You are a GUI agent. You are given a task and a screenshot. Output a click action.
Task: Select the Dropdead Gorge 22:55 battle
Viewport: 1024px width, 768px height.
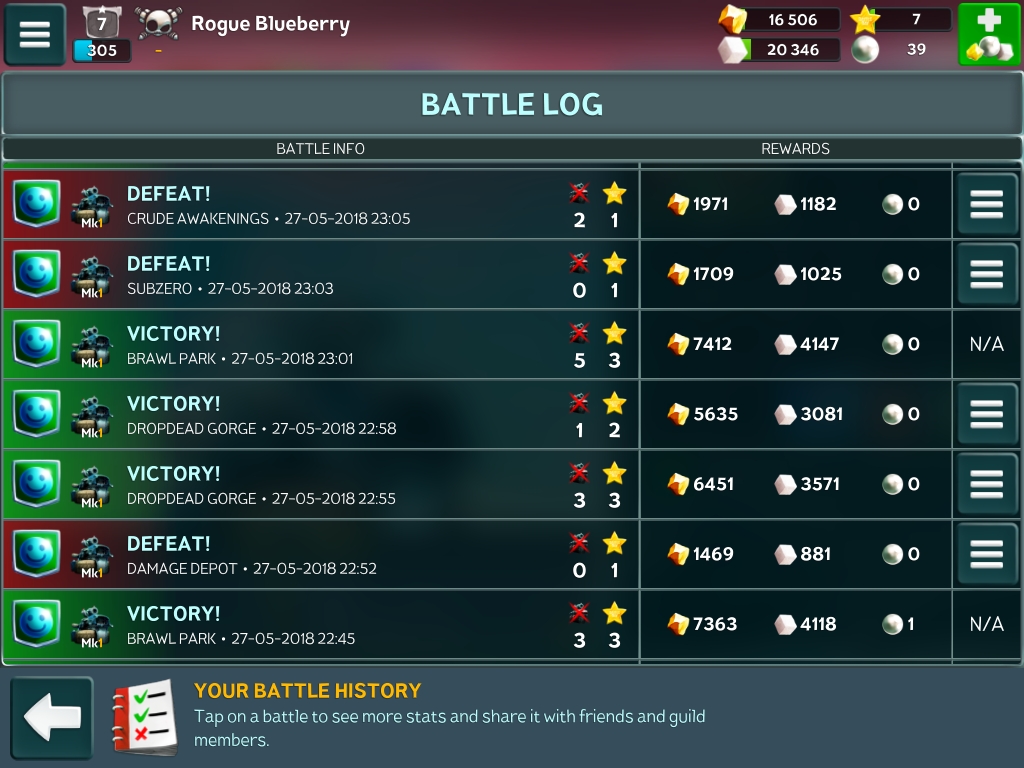[x=320, y=485]
